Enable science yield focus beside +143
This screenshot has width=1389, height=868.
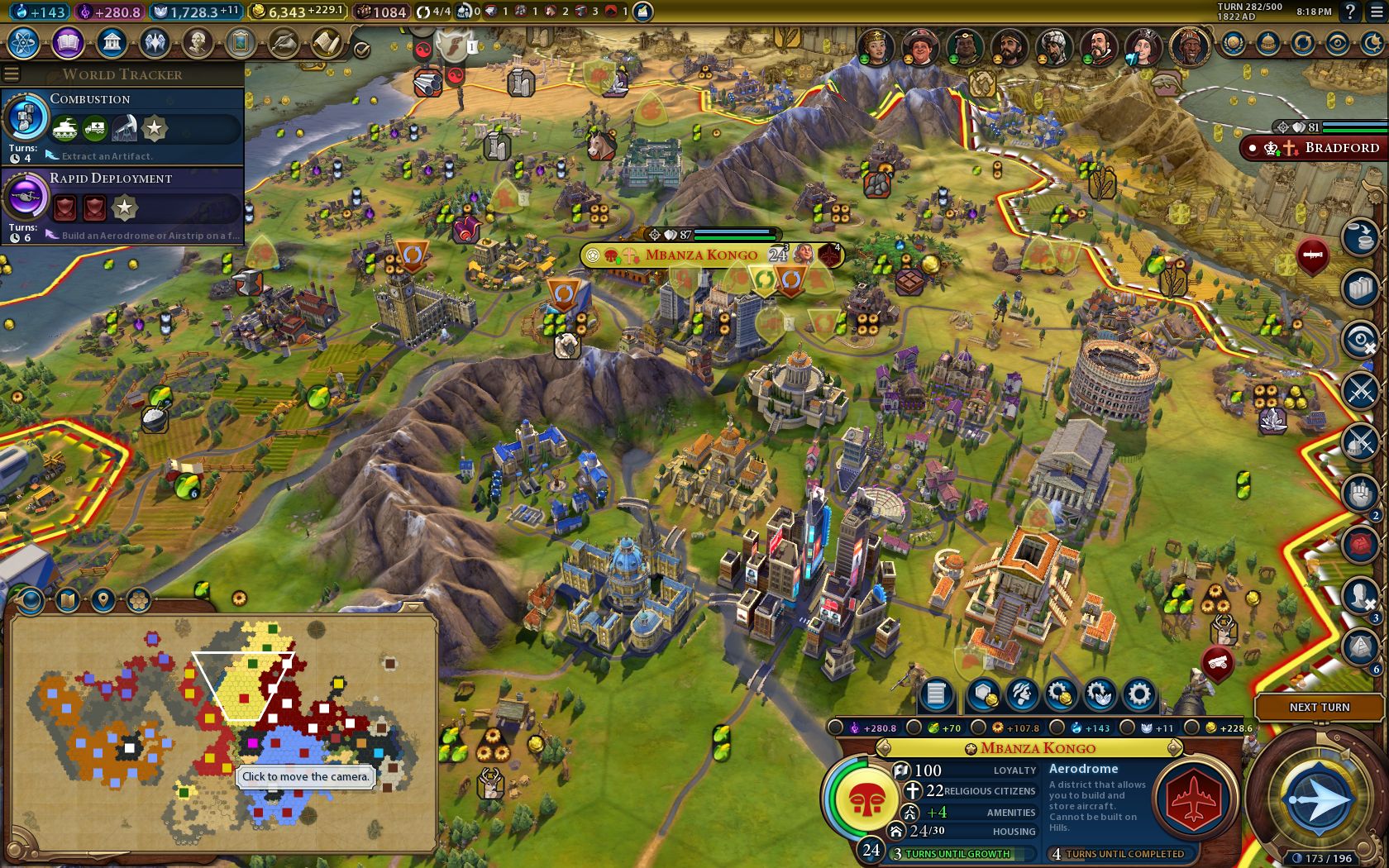pos(1055,727)
